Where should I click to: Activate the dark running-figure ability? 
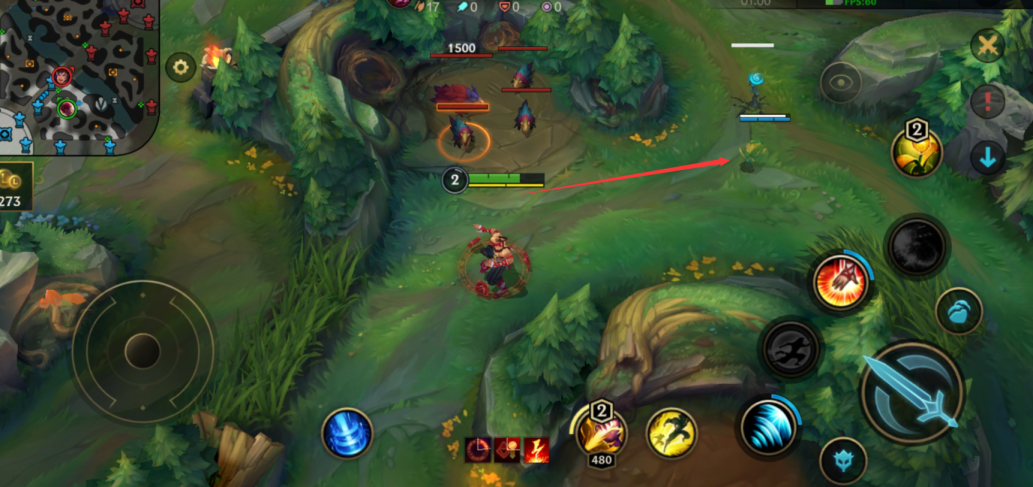point(790,349)
